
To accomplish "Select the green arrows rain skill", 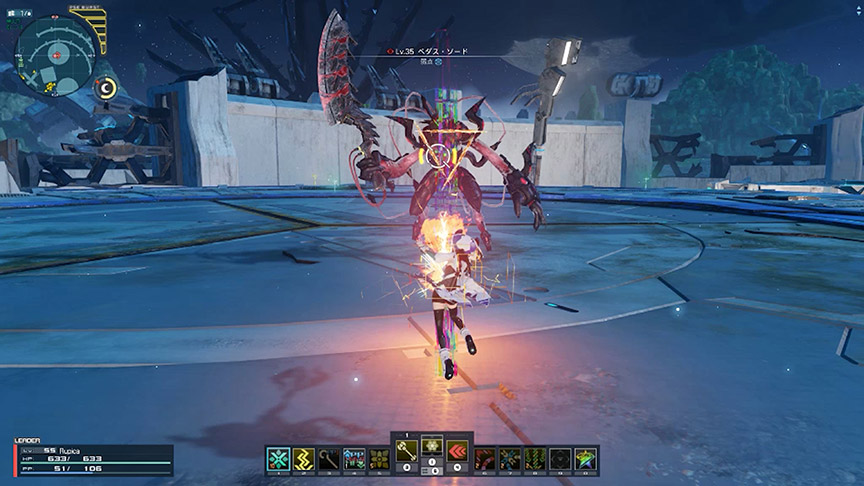I will tap(535, 458).
